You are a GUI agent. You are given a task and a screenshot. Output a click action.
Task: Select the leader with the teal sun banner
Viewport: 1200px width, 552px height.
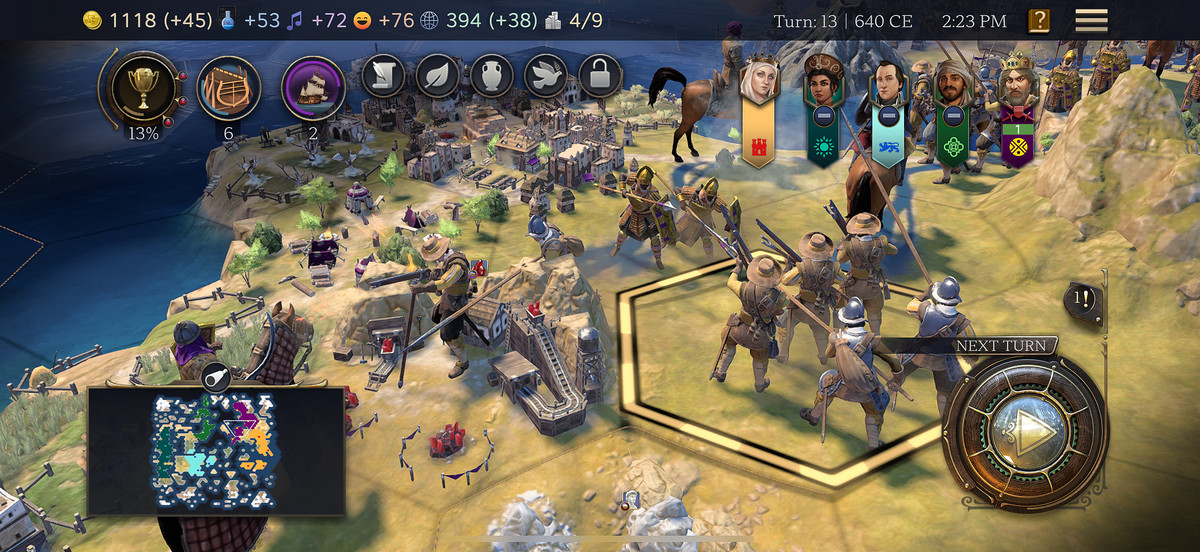click(x=821, y=110)
